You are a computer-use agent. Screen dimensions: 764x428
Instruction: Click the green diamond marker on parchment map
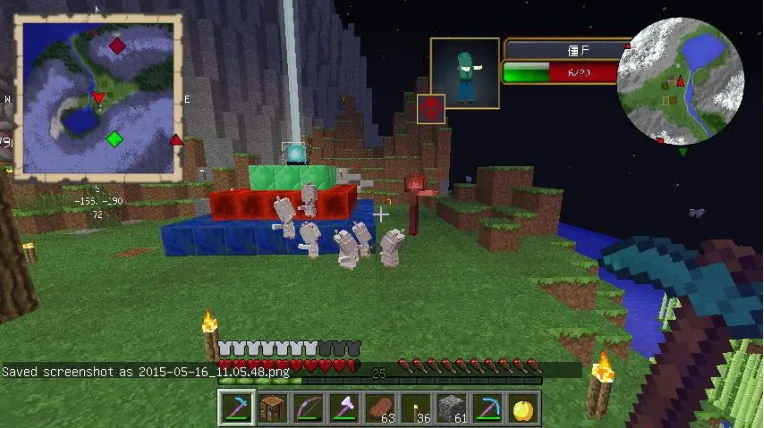pyautogui.click(x=114, y=139)
